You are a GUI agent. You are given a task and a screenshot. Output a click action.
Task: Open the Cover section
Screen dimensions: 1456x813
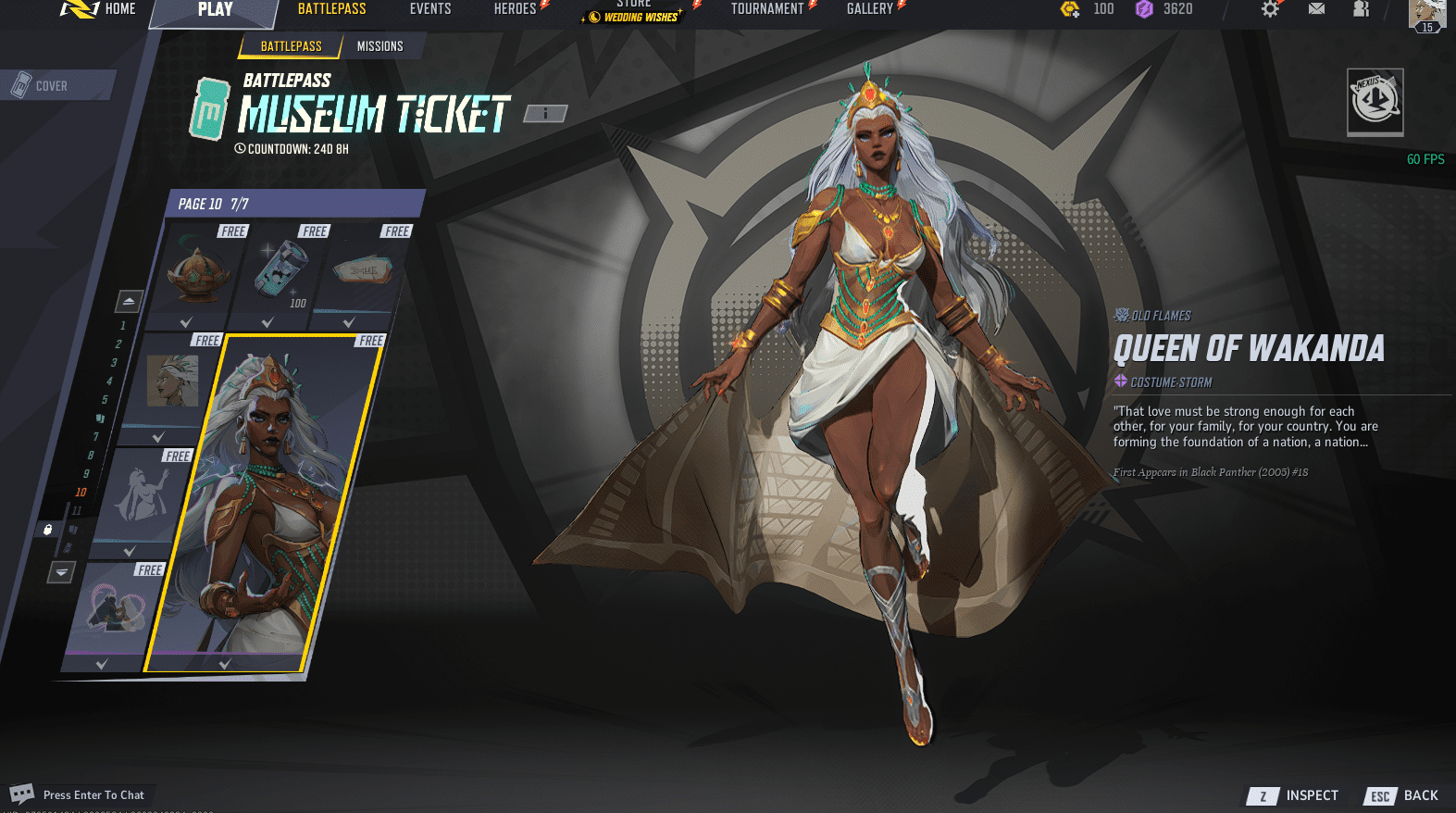point(52,86)
